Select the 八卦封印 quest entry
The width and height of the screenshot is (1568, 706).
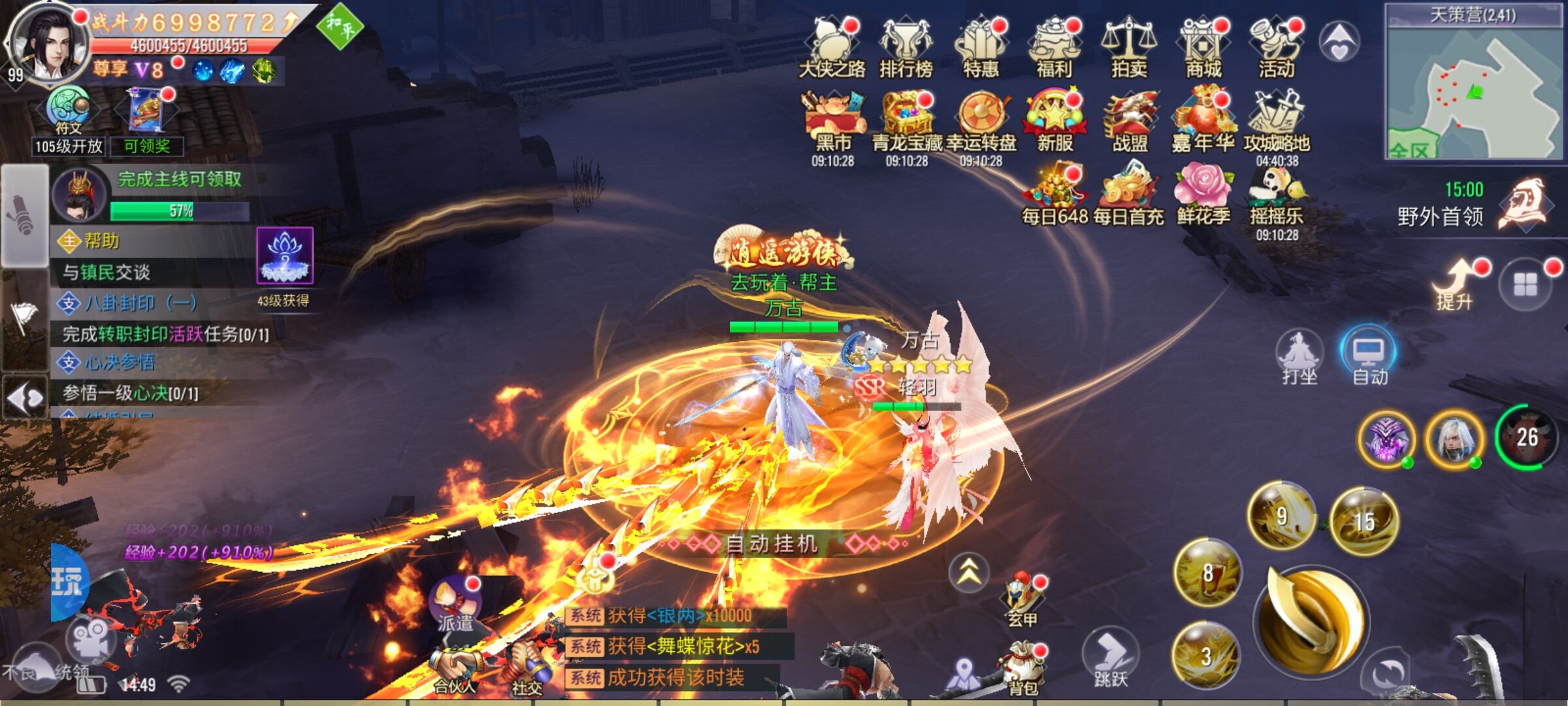140,303
